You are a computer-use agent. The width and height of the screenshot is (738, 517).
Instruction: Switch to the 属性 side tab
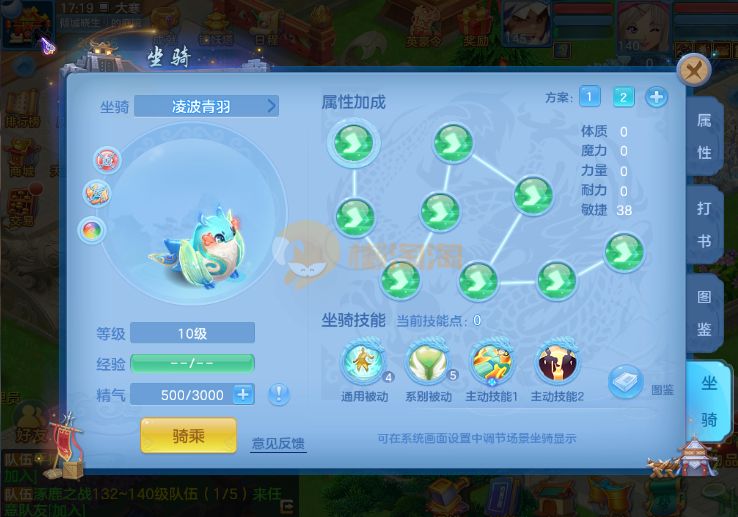(704, 137)
